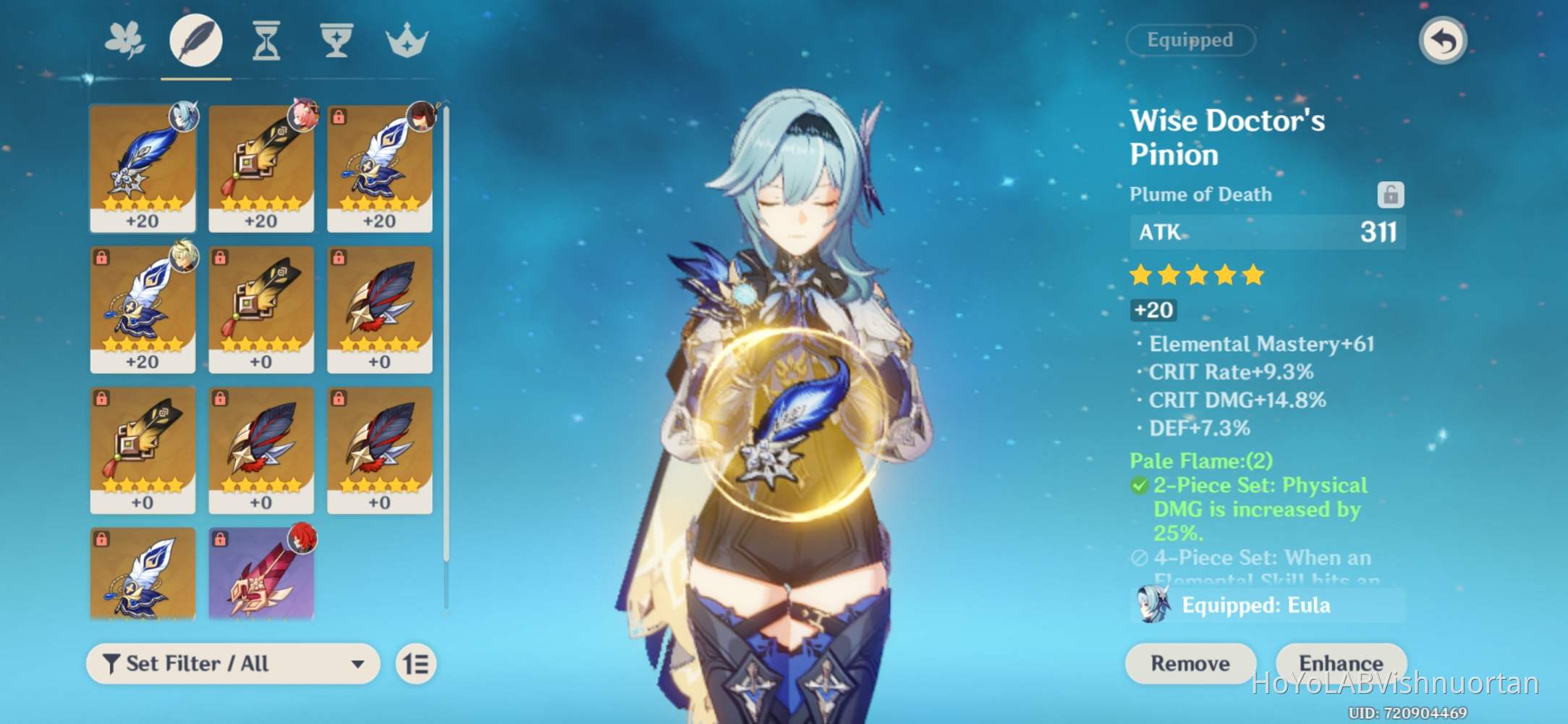Select the Goblet of Eonothem category icon
This screenshot has width=1568, height=724.
click(335, 41)
